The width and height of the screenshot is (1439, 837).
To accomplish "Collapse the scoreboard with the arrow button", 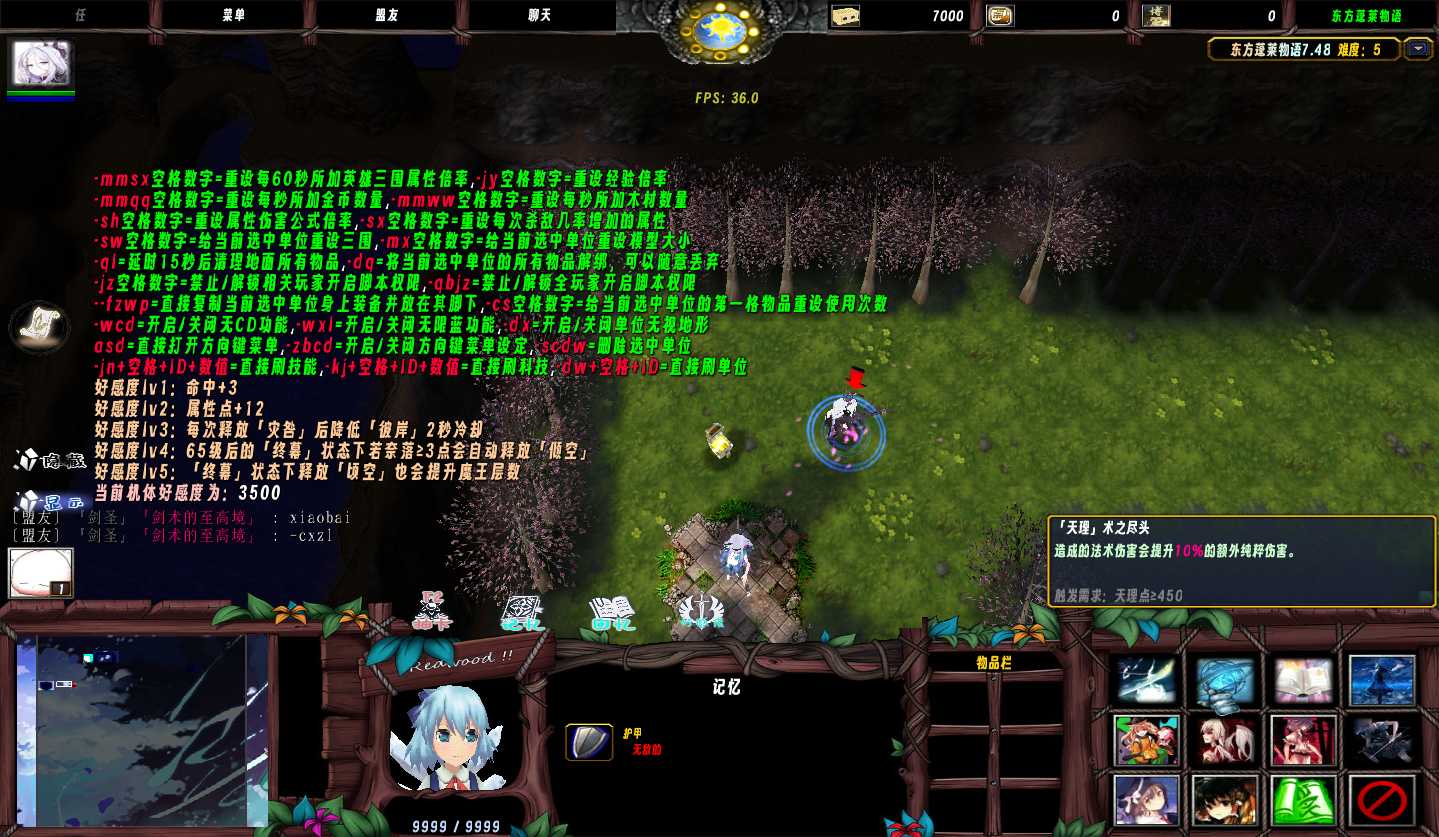I will [1418, 49].
